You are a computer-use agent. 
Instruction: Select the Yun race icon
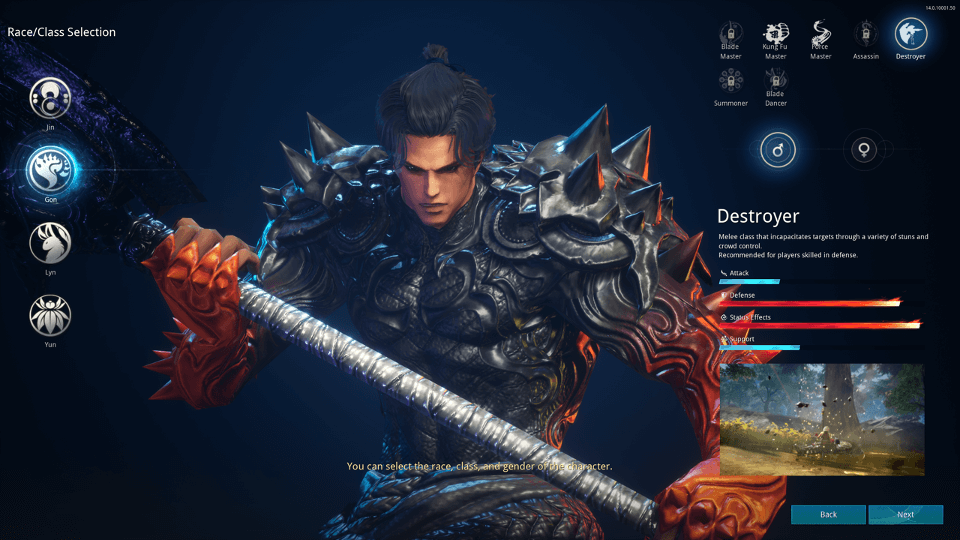tap(49, 315)
